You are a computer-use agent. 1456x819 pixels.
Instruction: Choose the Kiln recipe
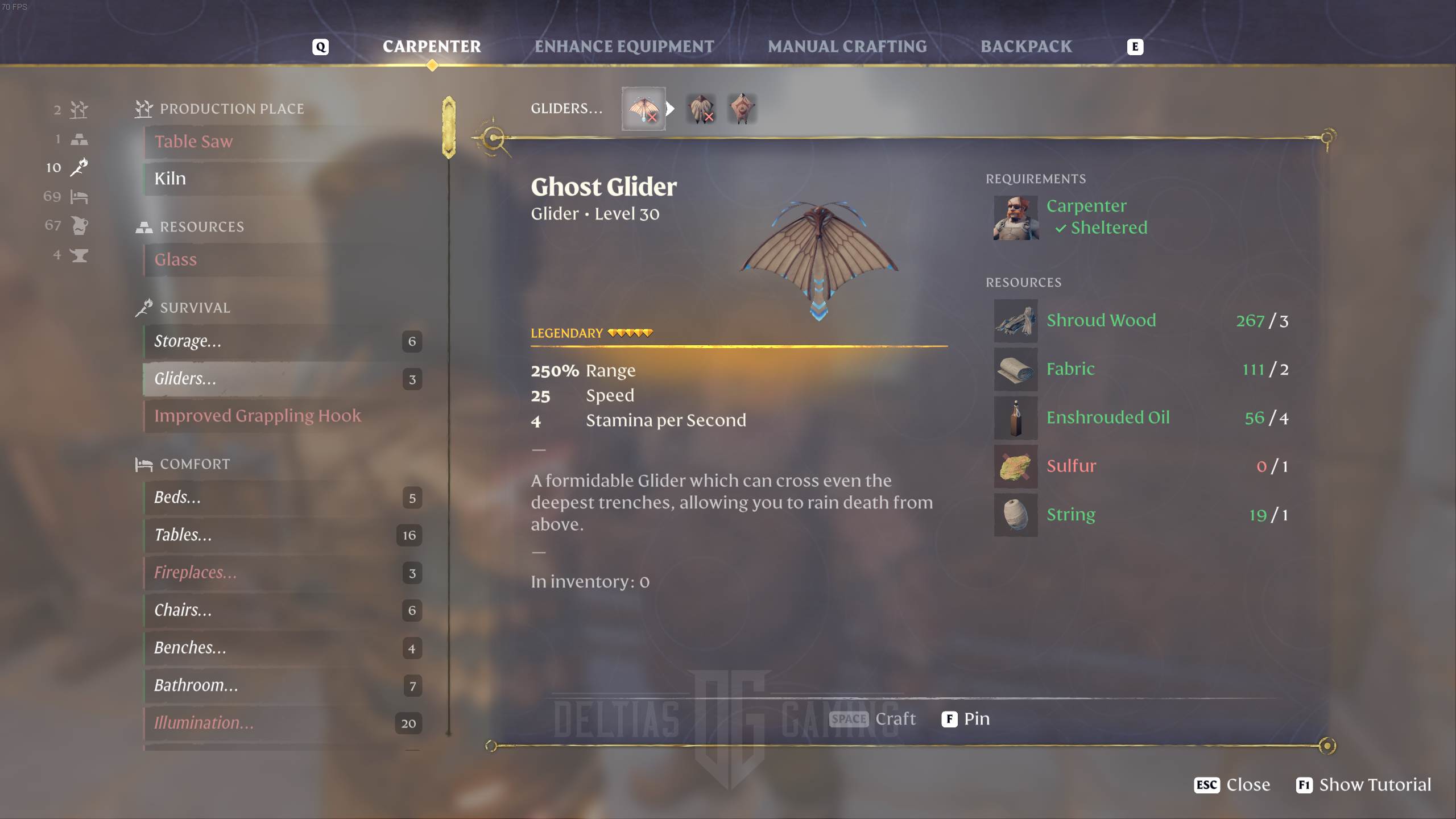pos(170,179)
